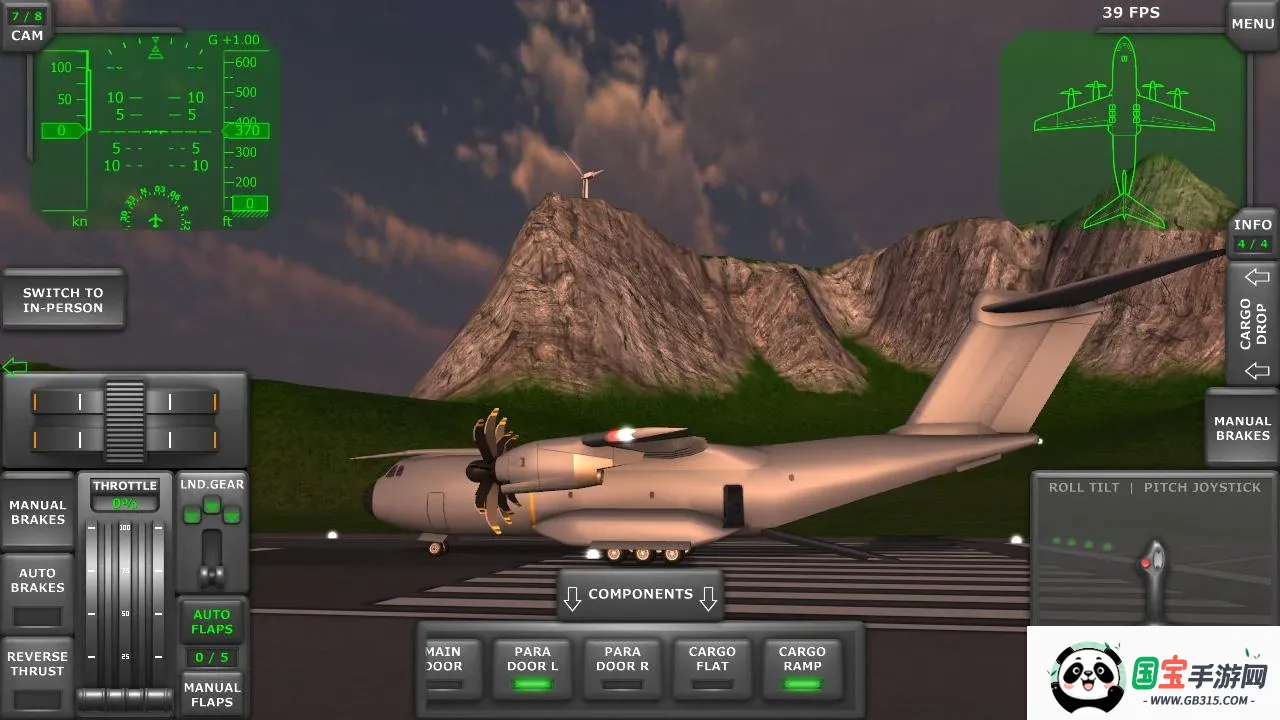Image resolution: width=1280 pixels, height=720 pixels.
Task: Toggle the MAIN DOOR component
Action: point(444,668)
